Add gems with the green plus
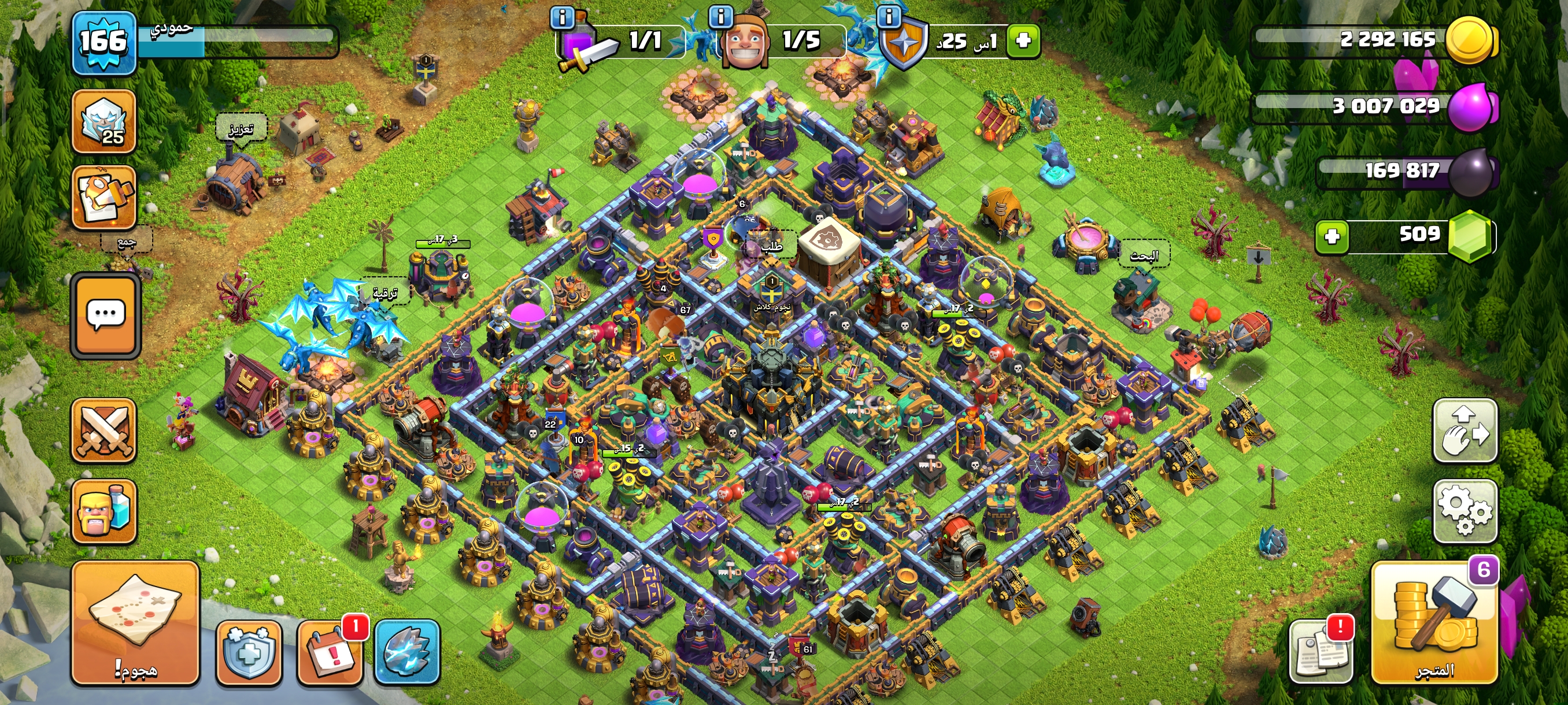Screen dimensions: 1568x705 1332,236
